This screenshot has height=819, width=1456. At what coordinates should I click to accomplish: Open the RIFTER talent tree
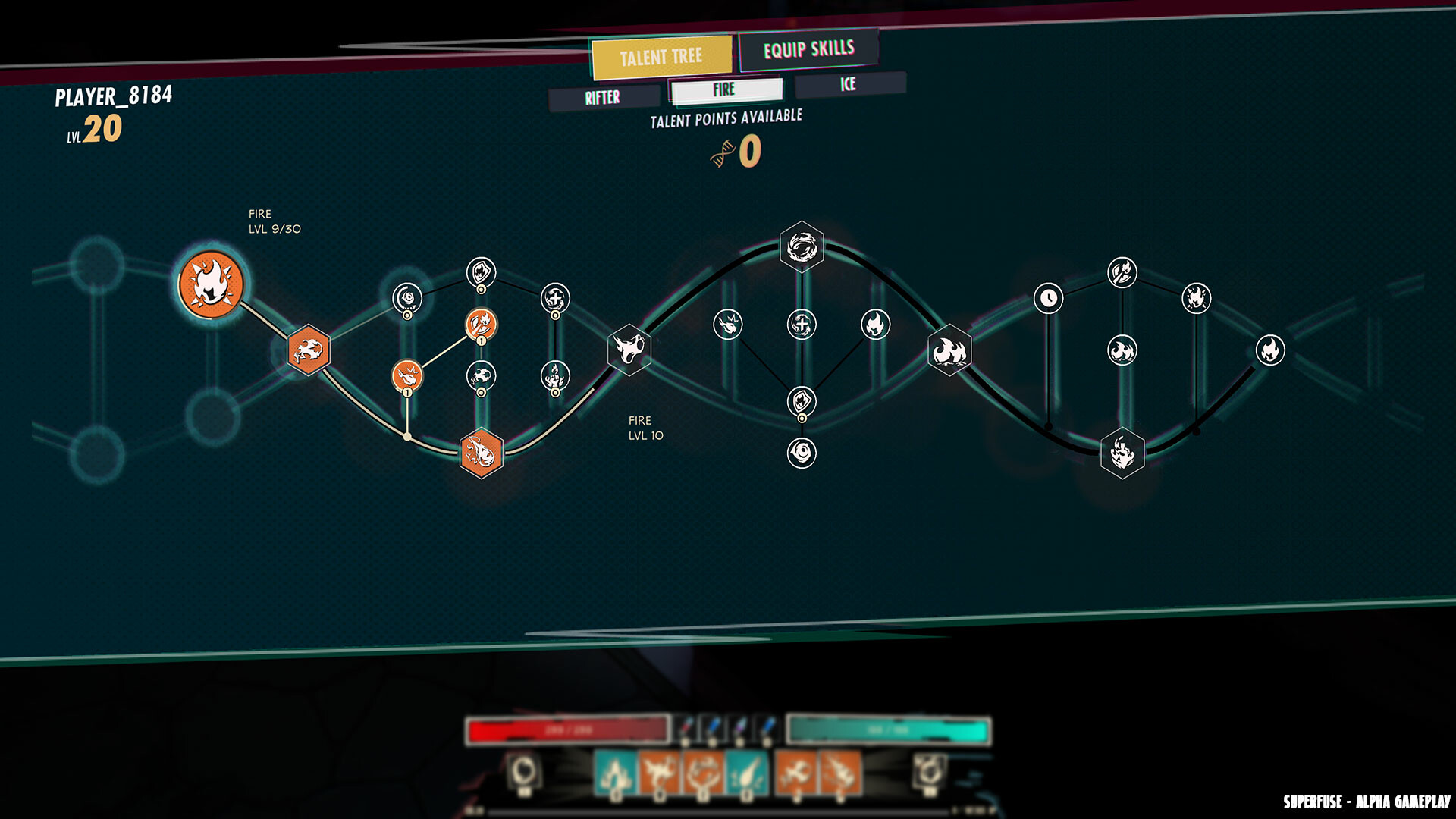601,97
